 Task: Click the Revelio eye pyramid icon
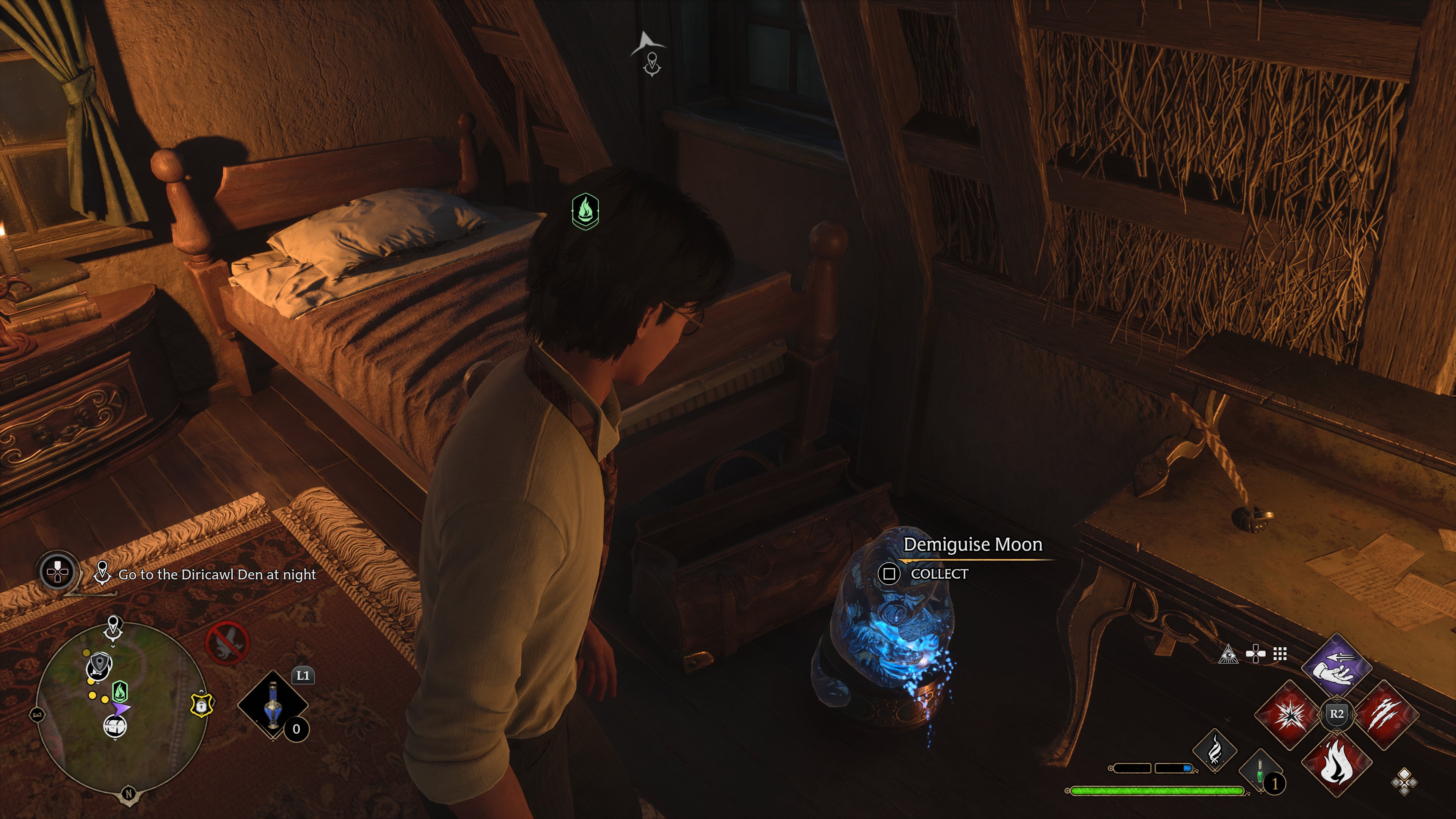tap(1228, 654)
